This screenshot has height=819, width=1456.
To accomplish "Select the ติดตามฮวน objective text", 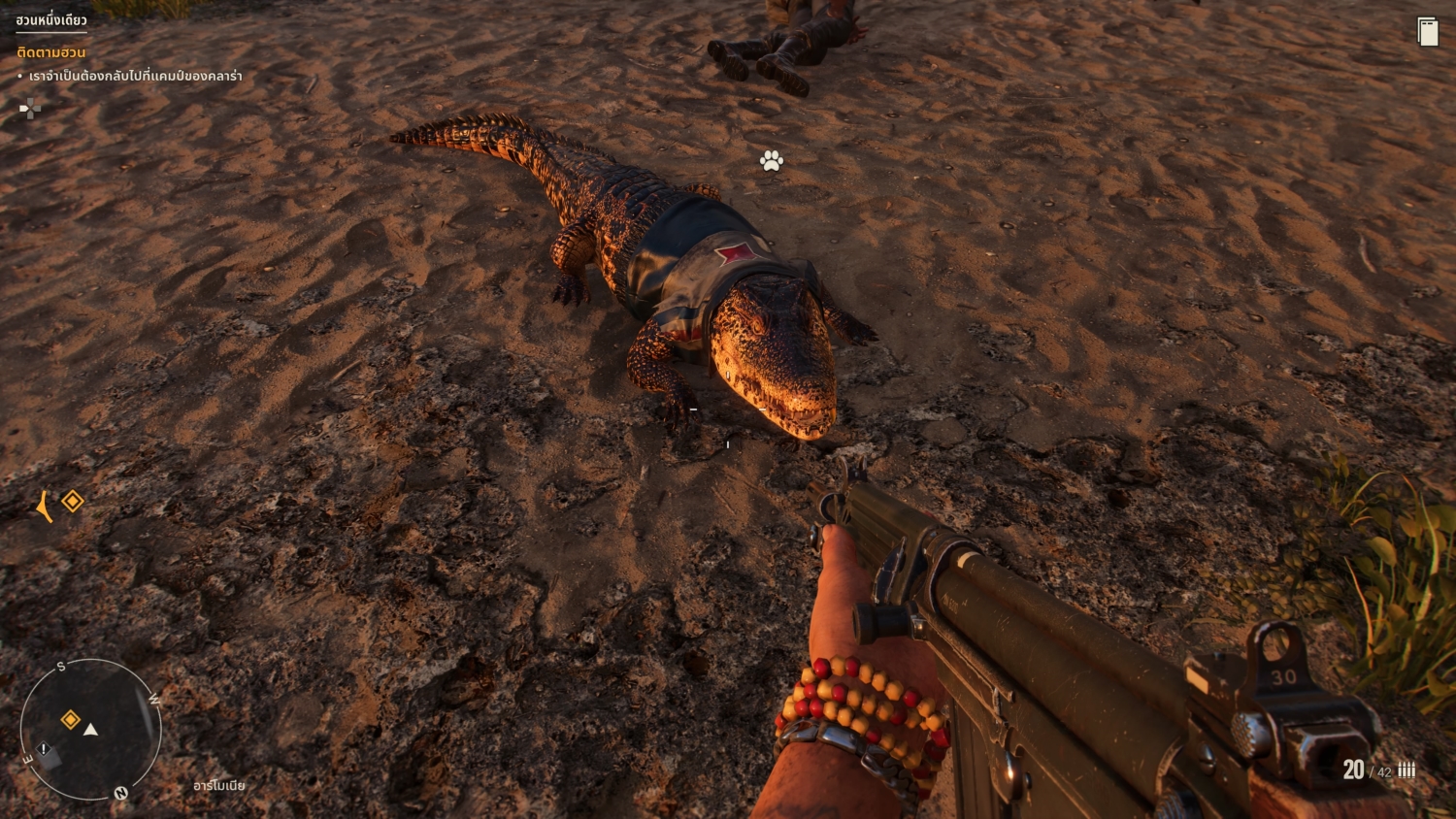I will pos(51,52).
